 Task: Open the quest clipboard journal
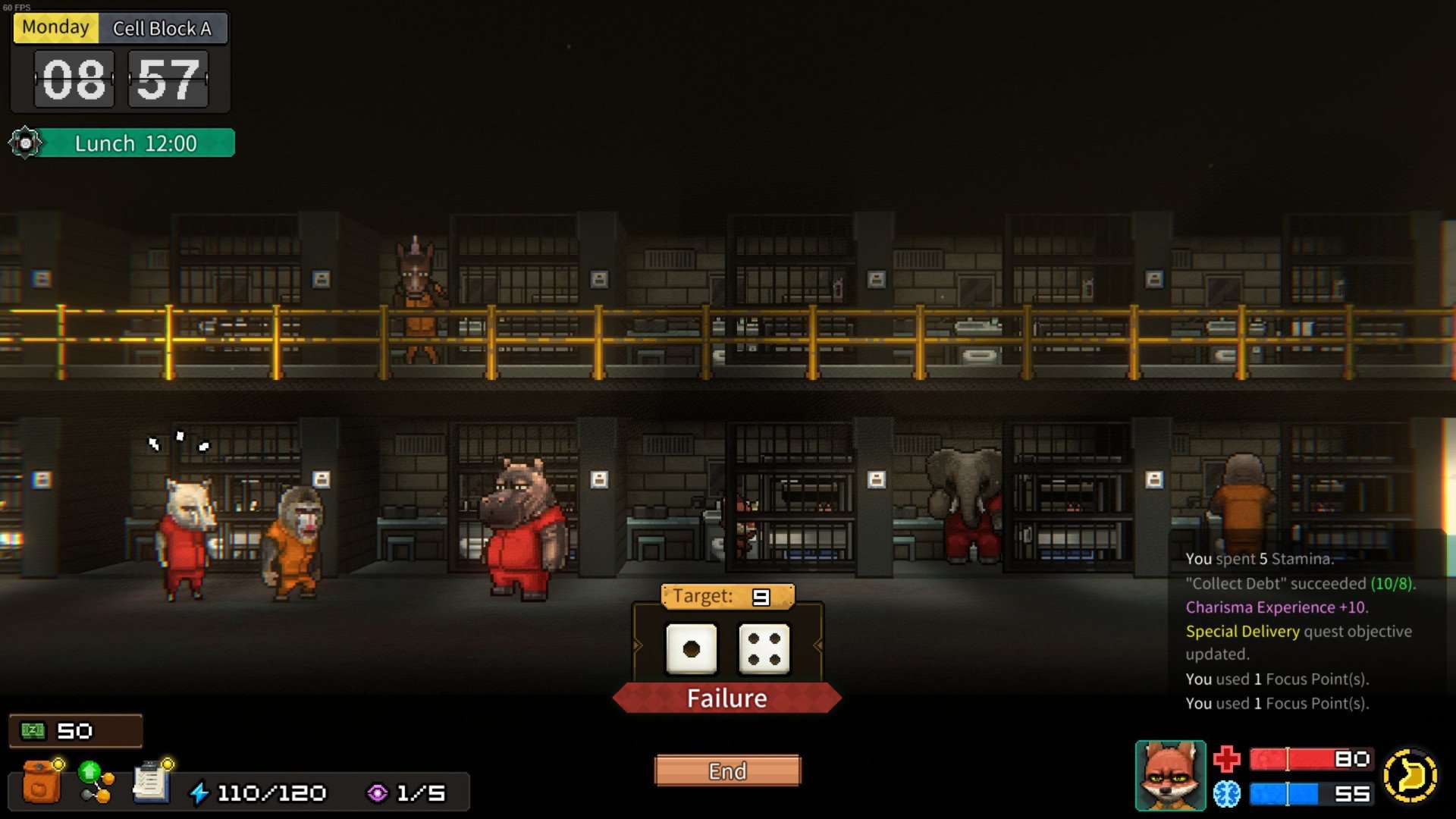point(151,782)
